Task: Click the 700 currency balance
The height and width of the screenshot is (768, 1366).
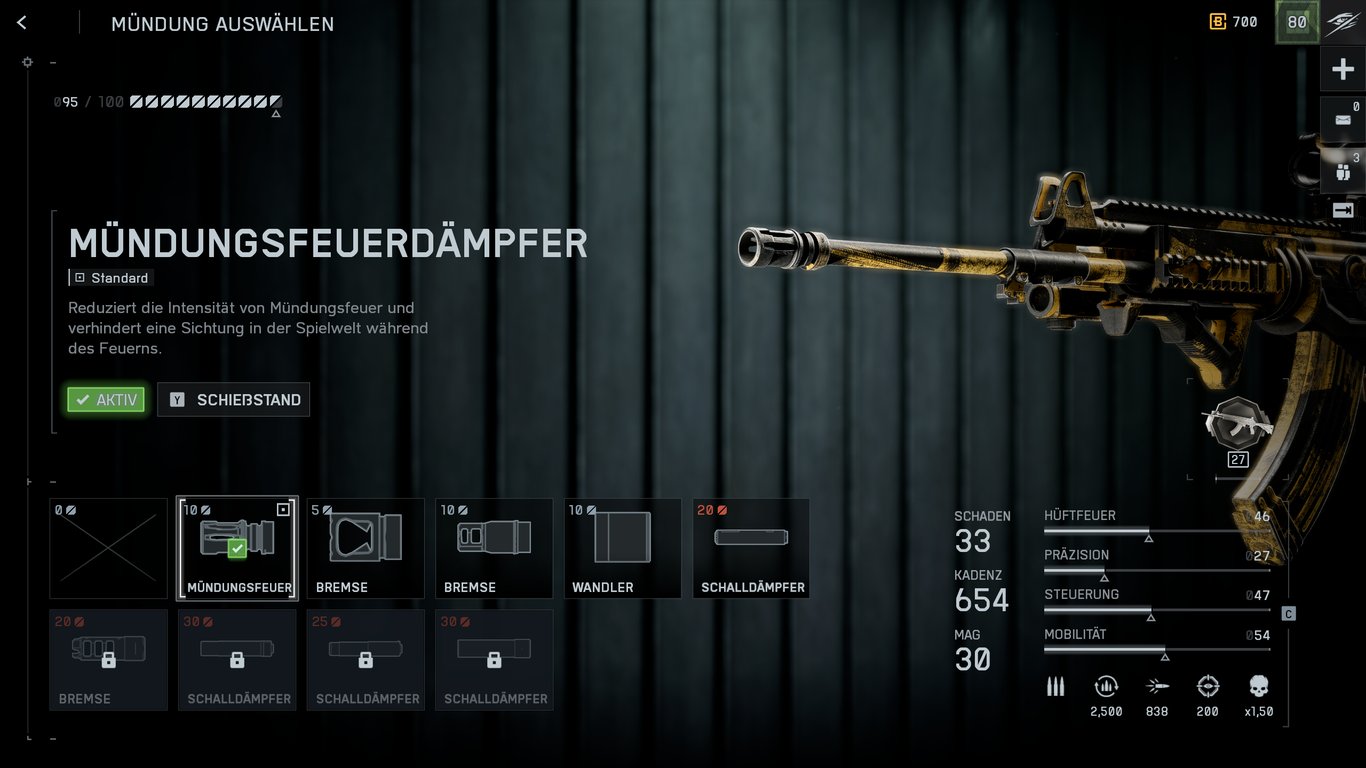Action: pyautogui.click(x=1233, y=22)
